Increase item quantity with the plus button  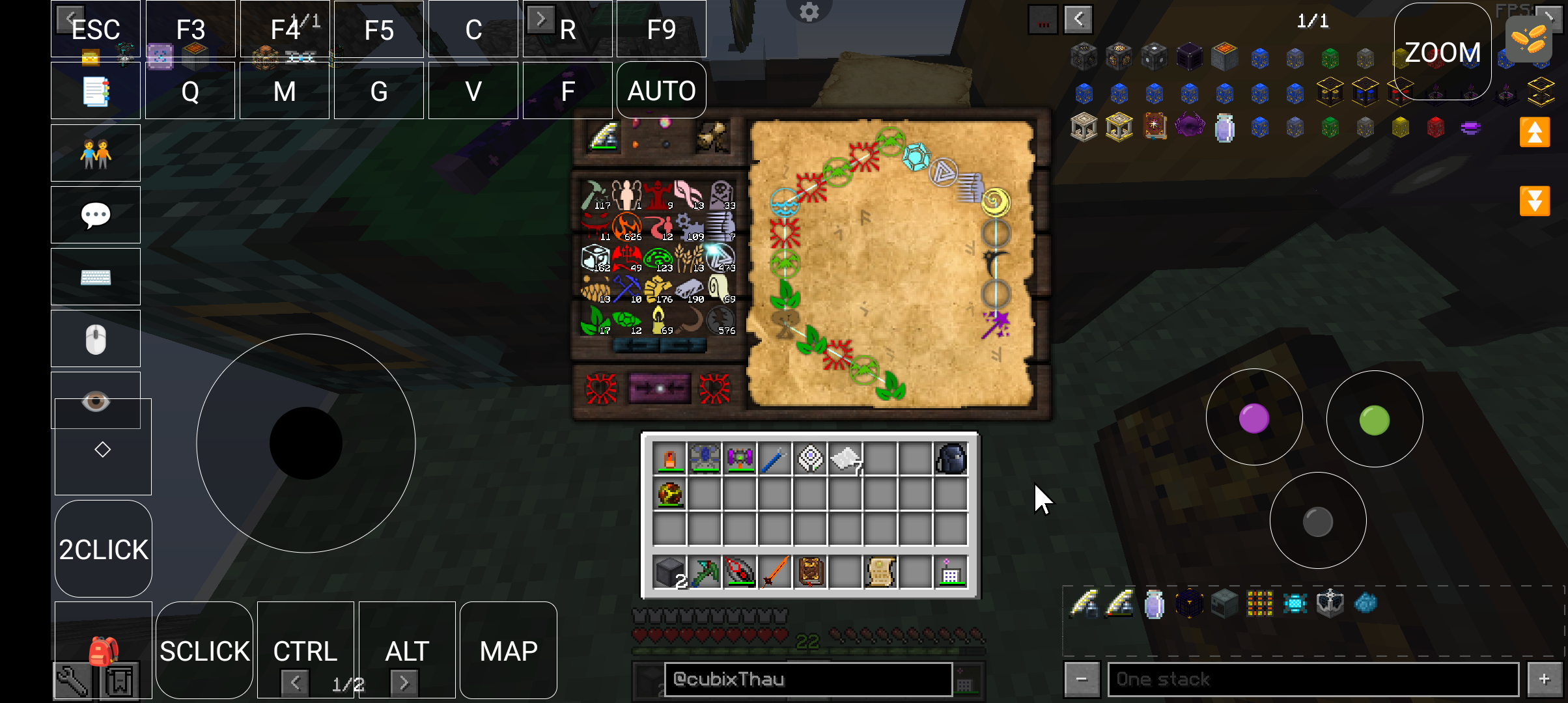1544,680
